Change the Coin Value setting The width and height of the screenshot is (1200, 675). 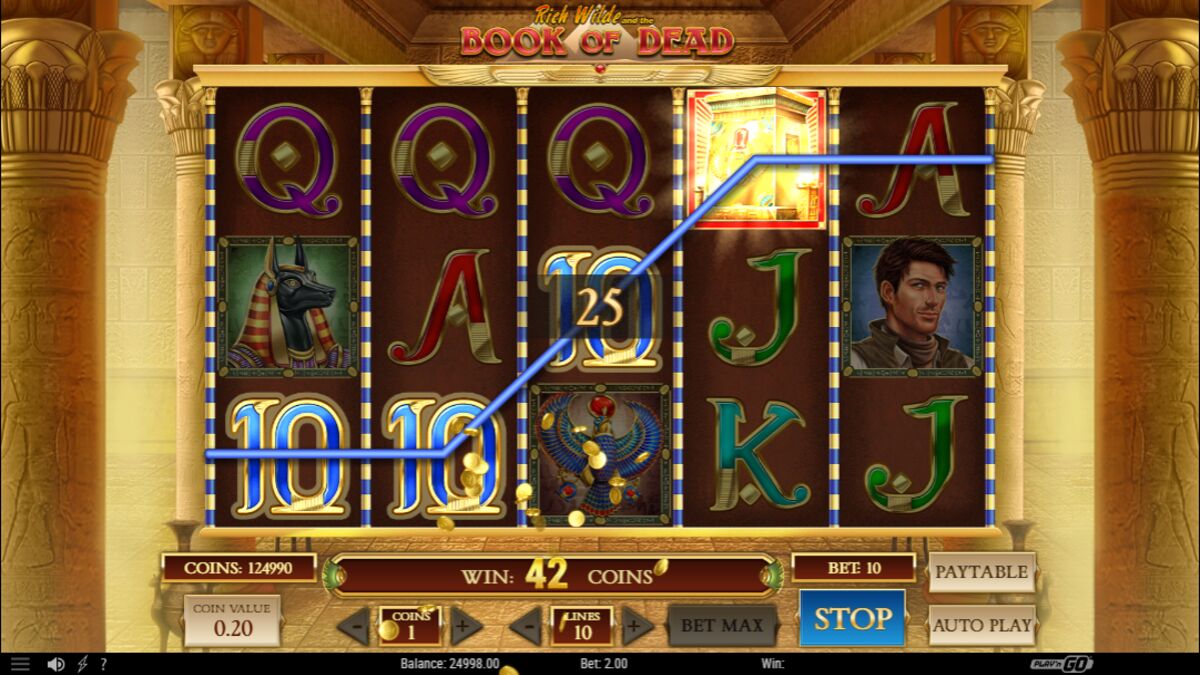pos(232,621)
